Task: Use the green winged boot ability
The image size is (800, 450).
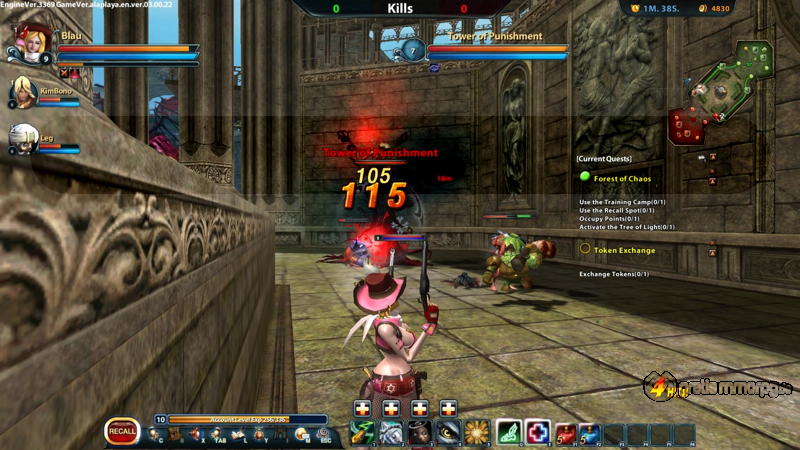Action: tap(509, 432)
